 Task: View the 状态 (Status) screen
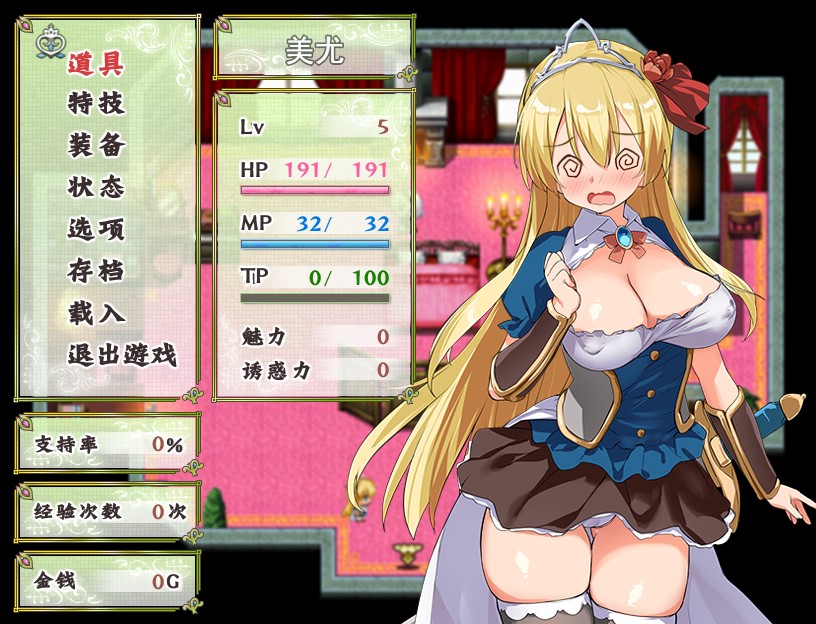96,187
